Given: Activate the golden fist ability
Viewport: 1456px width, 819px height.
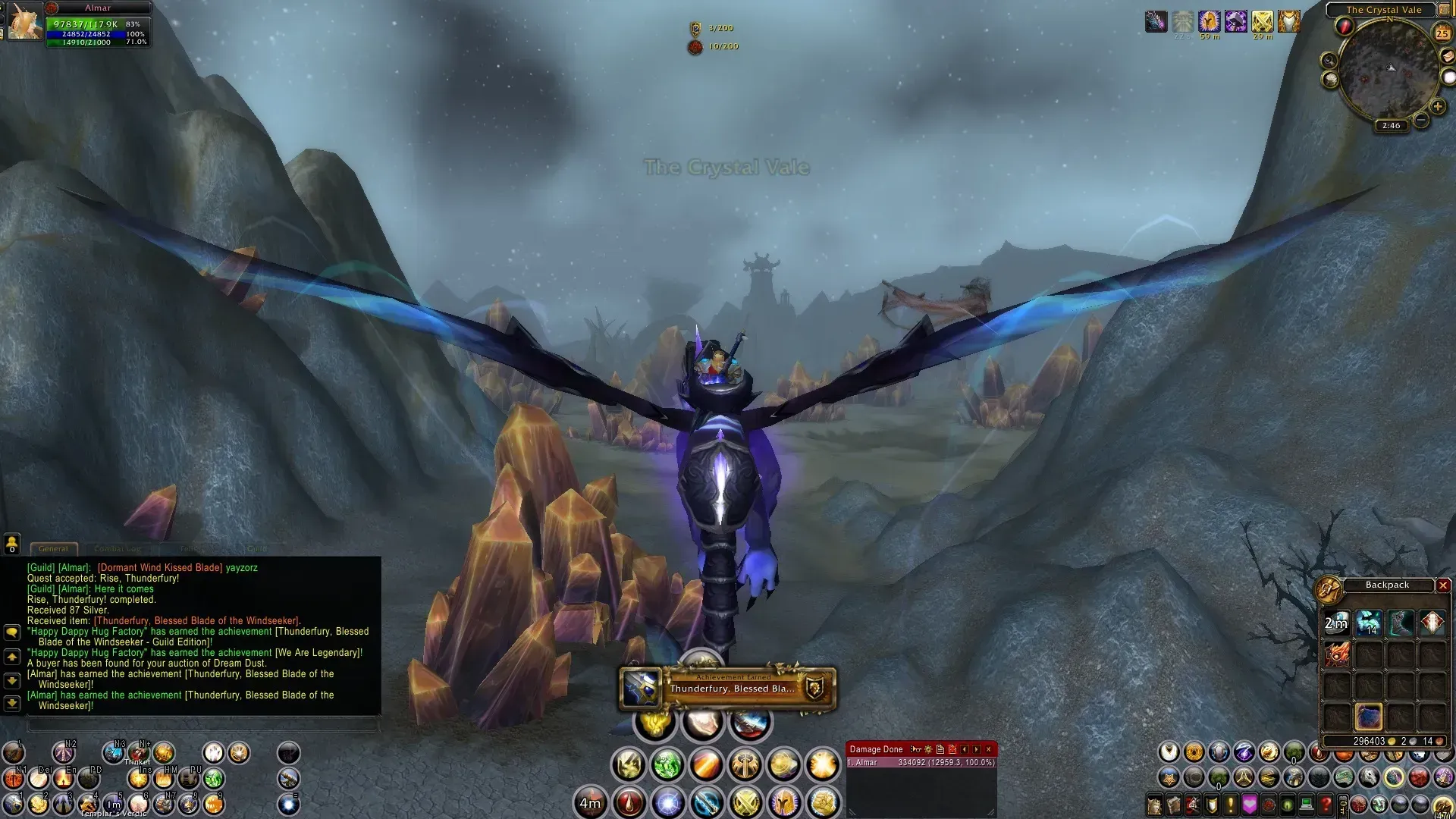Looking at the screenshot, I should click(823, 802).
